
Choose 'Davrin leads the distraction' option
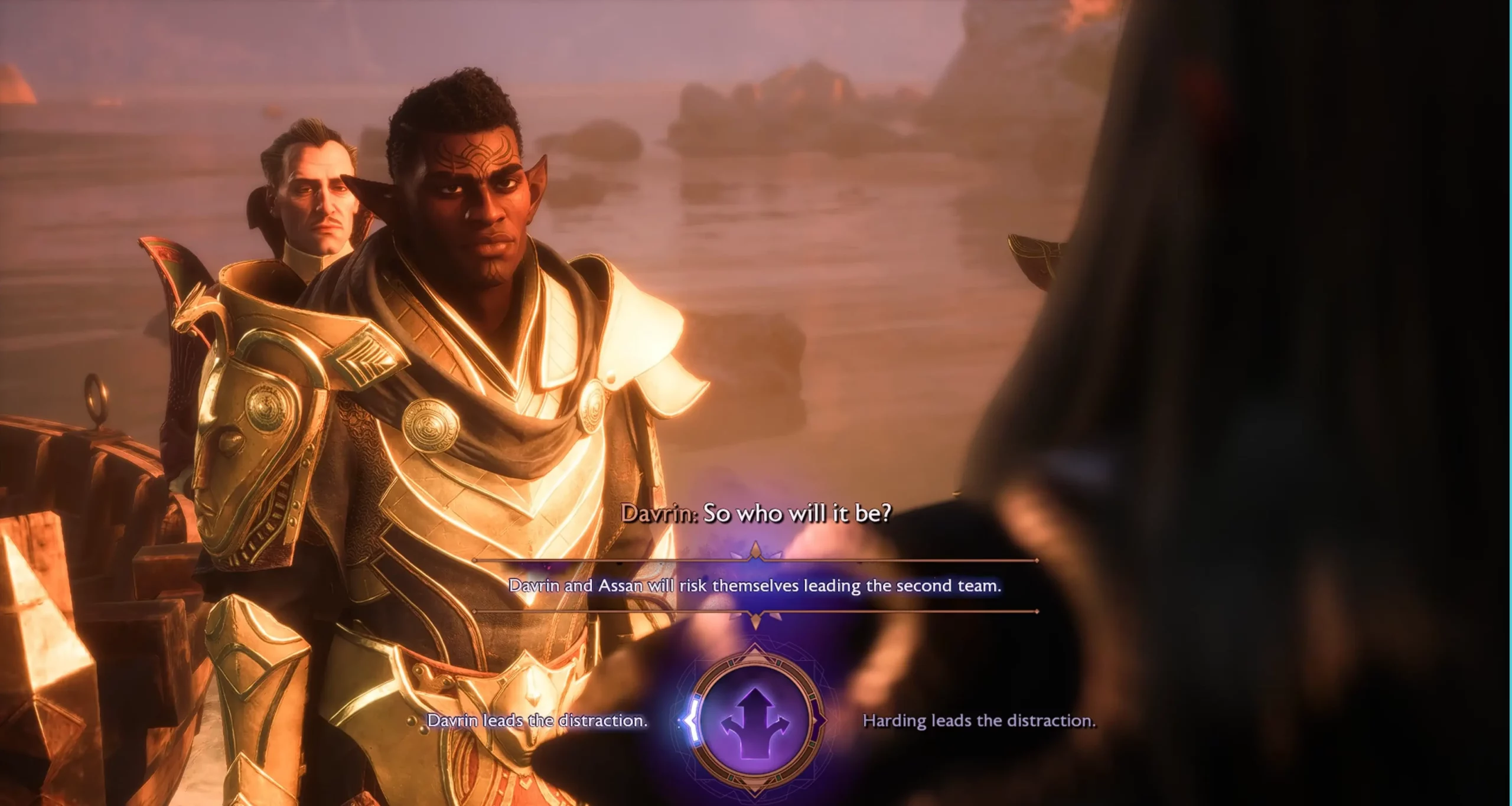click(x=537, y=720)
